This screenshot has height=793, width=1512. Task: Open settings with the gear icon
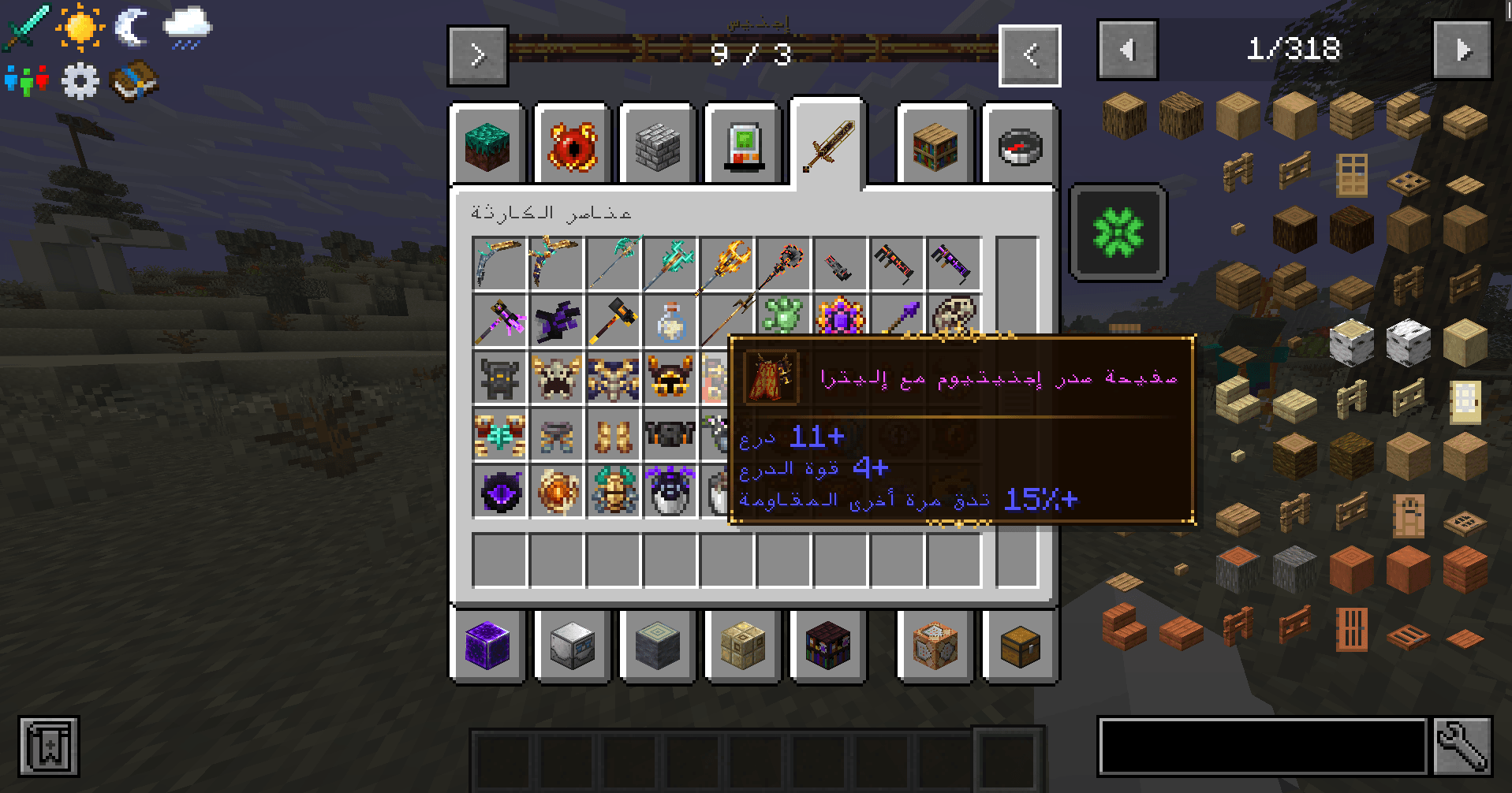click(x=80, y=80)
